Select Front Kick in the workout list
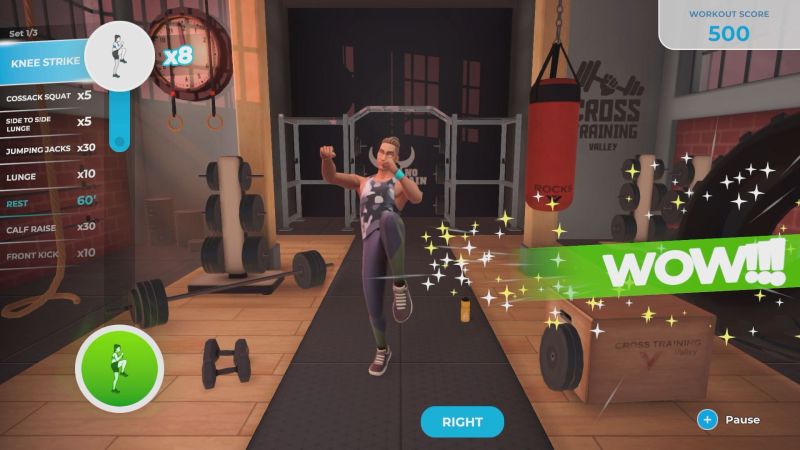800x450 pixels. point(50,252)
